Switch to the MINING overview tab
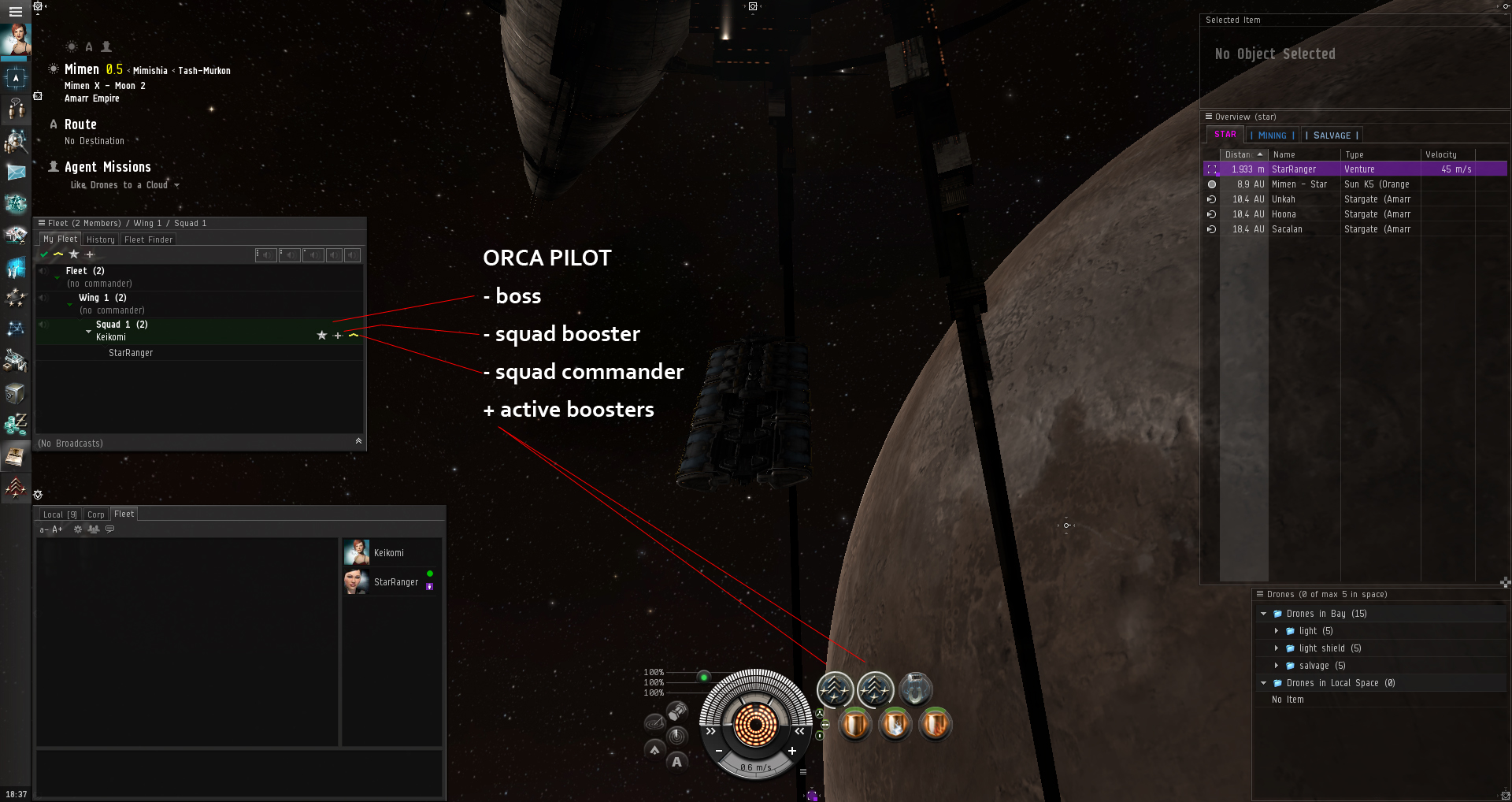Image resolution: width=1512 pixels, height=802 pixels. pos(1272,136)
